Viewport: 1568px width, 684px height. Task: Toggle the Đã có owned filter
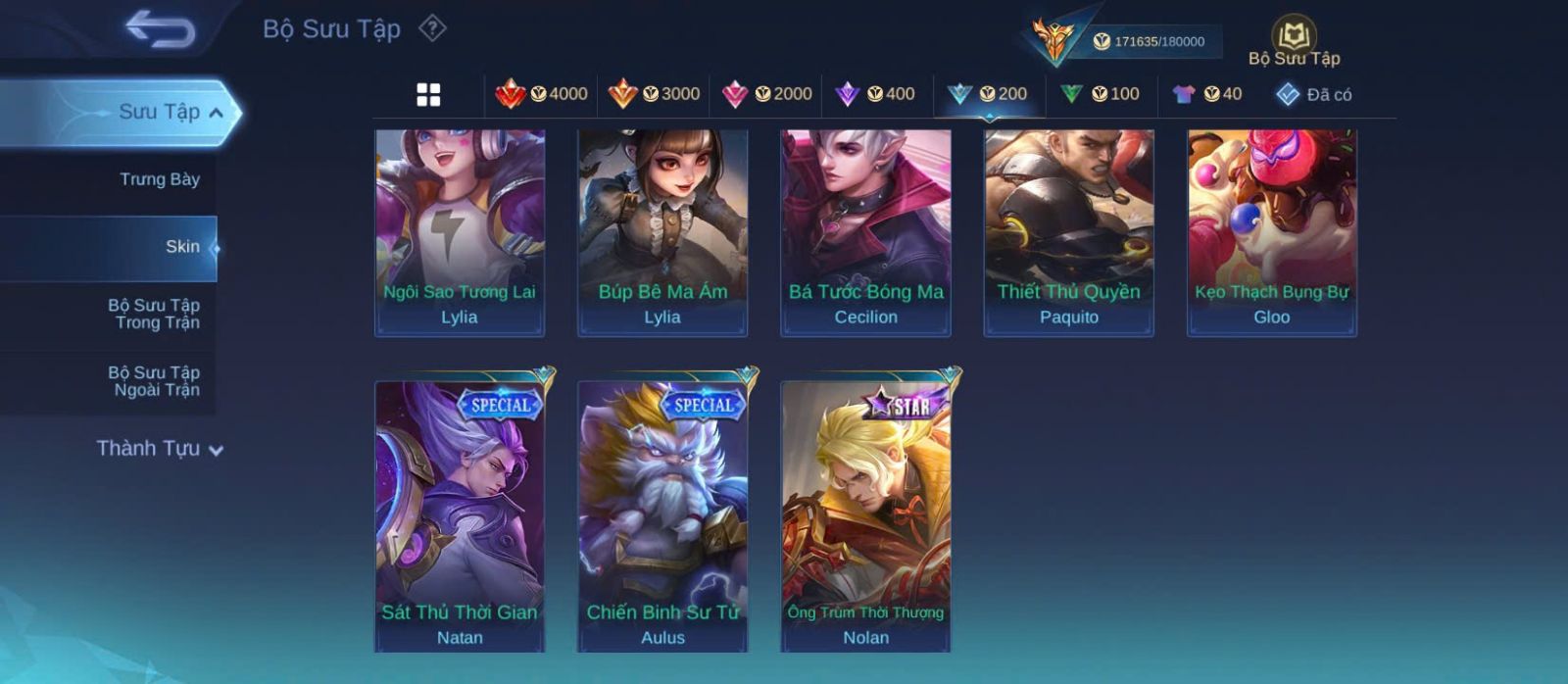(x=1313, y=94)
